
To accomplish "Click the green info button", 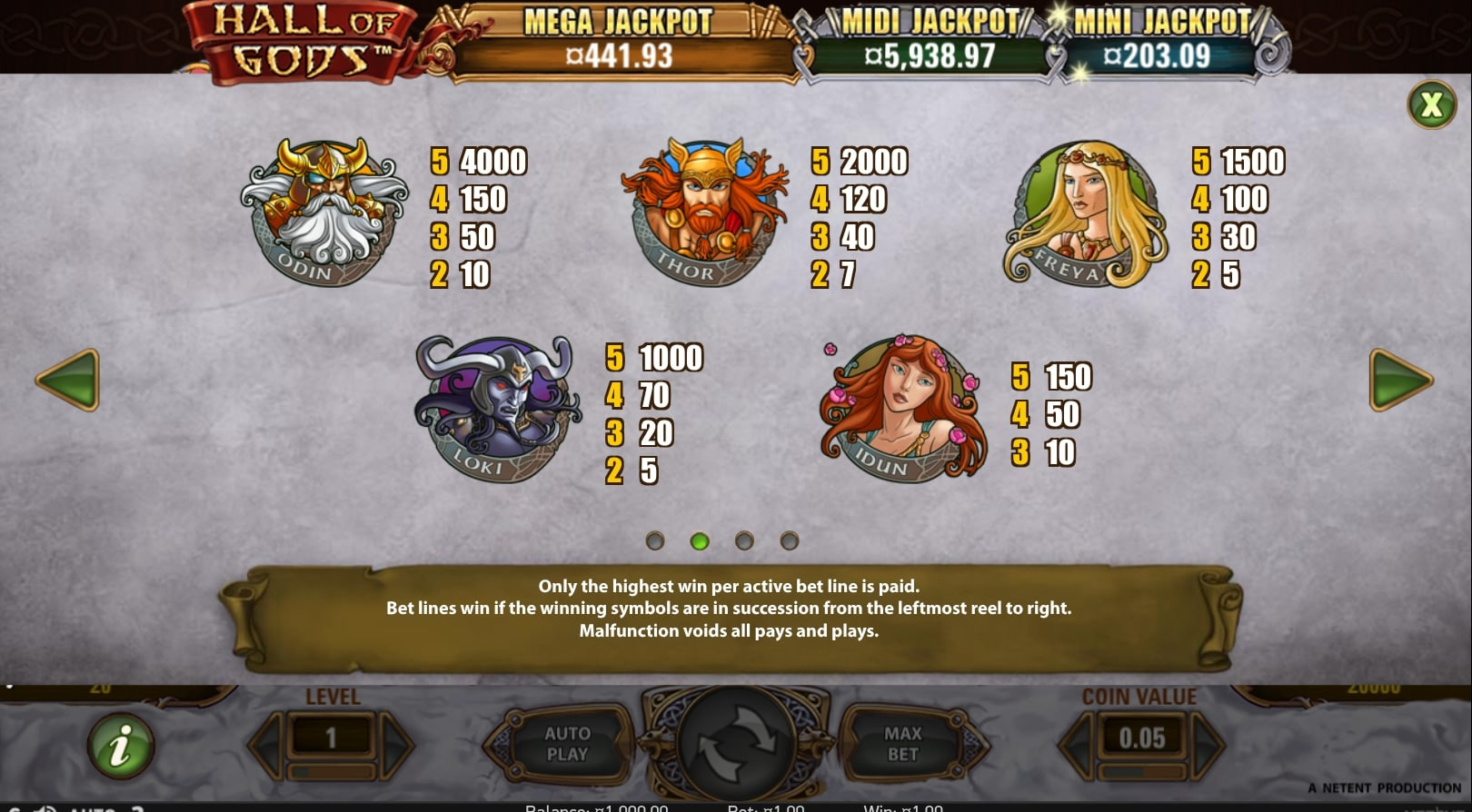I will (x=120, y=747).
